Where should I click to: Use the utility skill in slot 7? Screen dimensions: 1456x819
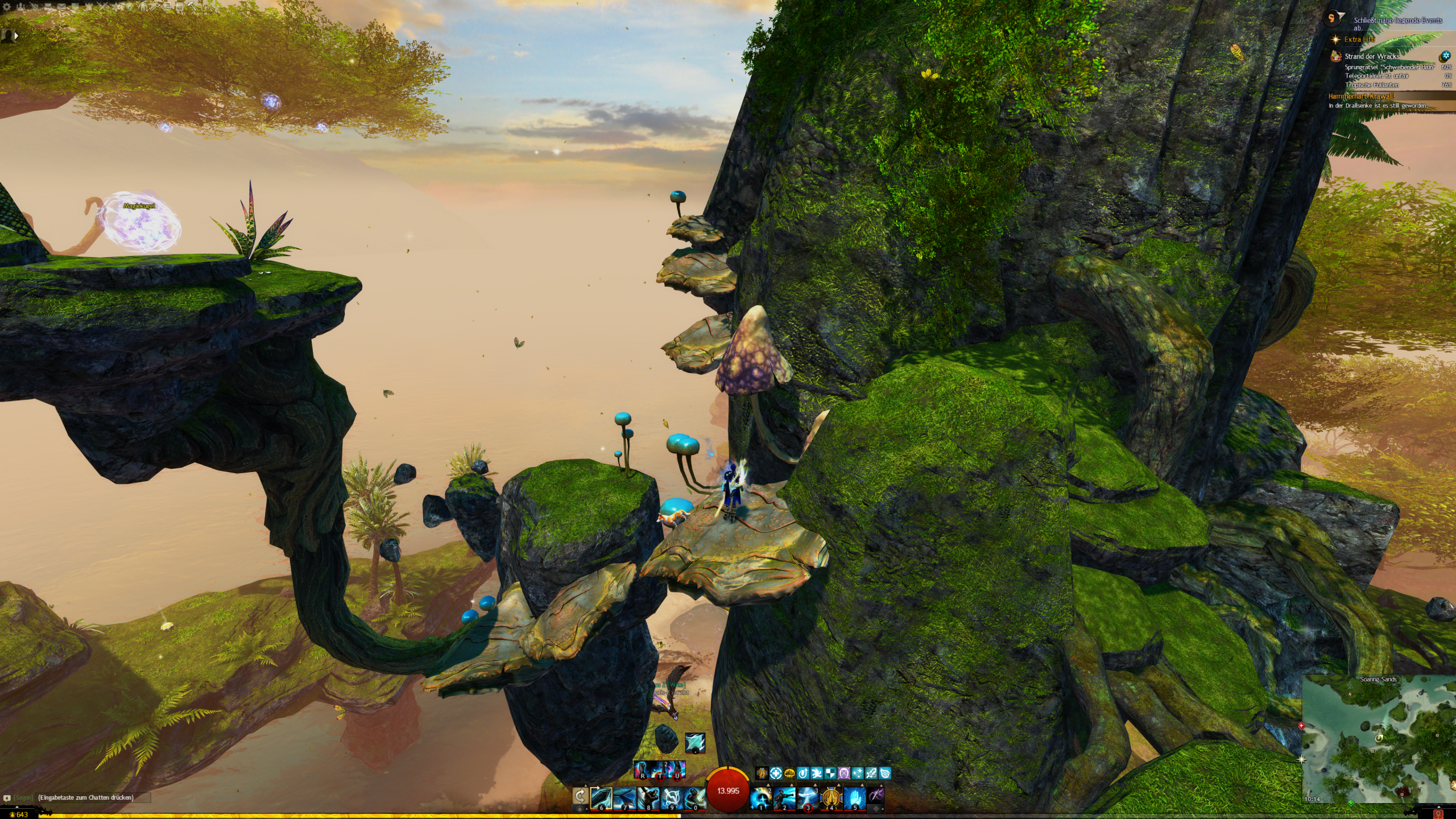(x=624, y=798)
